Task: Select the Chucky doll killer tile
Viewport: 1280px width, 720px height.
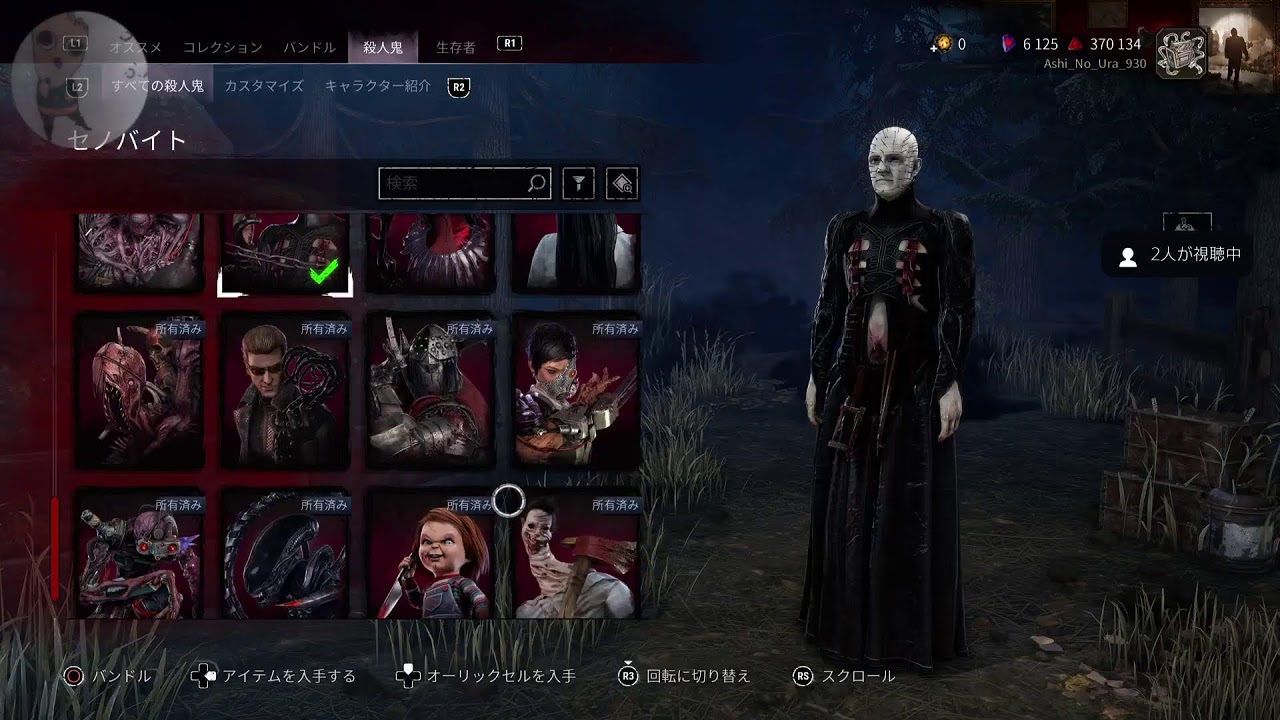Action: [x=431, y=553]
